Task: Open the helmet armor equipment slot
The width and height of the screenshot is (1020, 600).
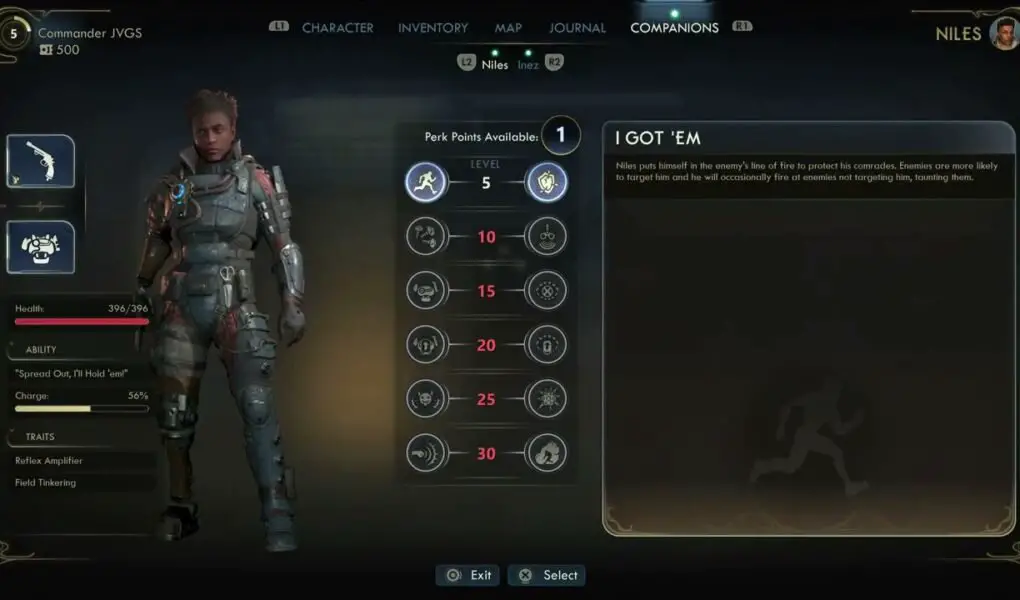Action: click(41, 247)
